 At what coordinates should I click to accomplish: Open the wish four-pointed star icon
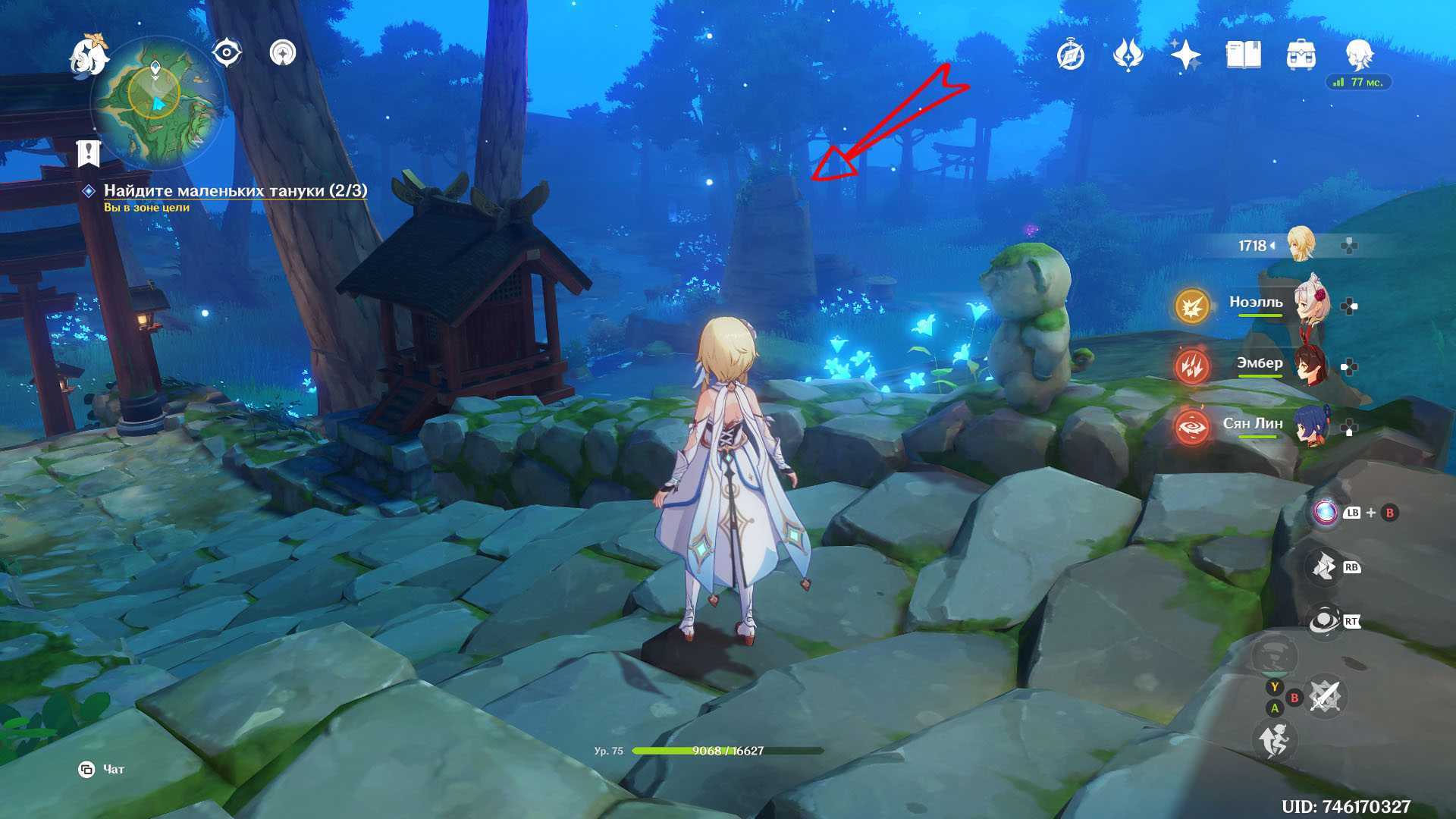click(x=1185, y=55)
